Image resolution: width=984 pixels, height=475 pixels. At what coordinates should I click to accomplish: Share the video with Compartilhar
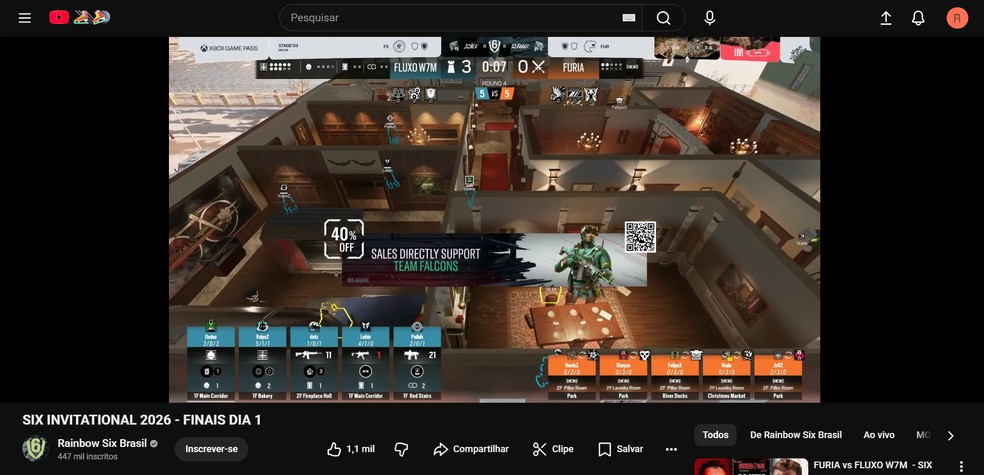(x=470, y=449)
